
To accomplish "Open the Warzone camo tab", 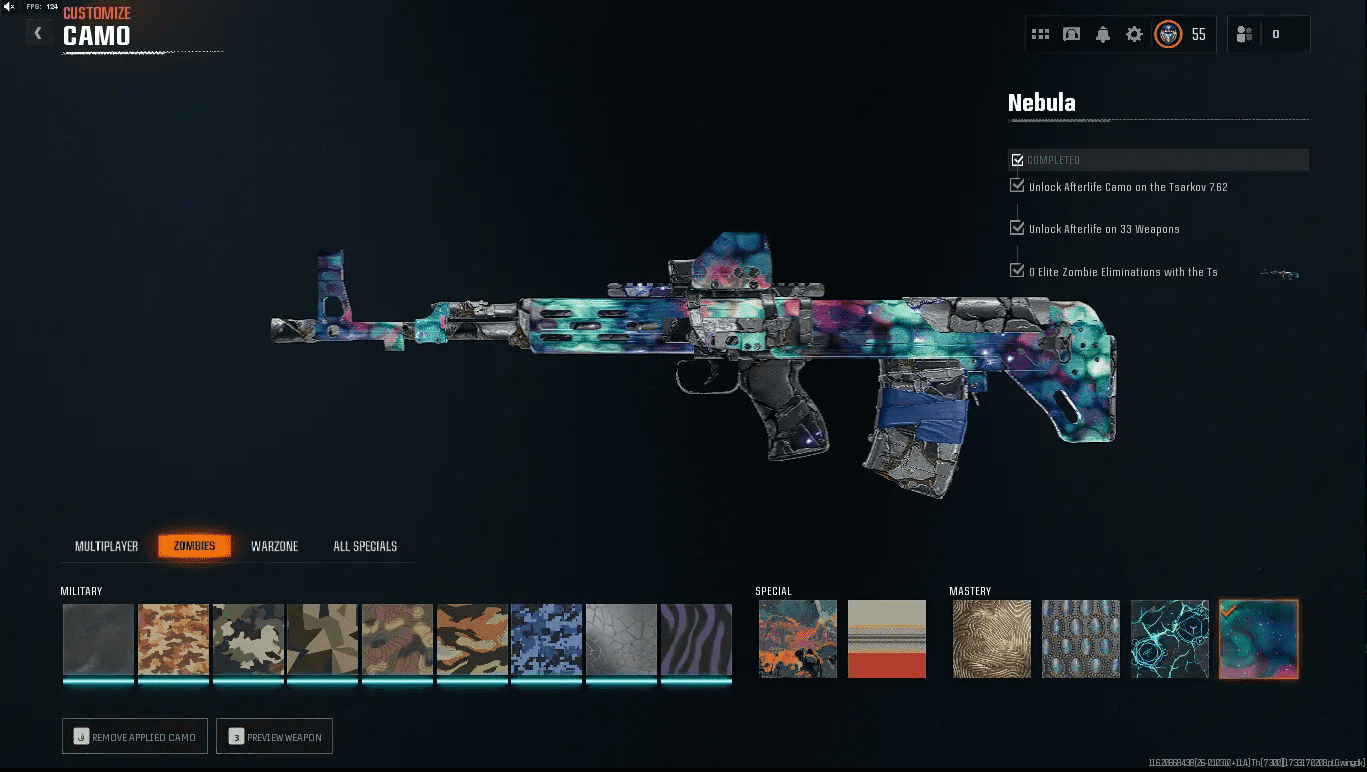I will [274, 546].
